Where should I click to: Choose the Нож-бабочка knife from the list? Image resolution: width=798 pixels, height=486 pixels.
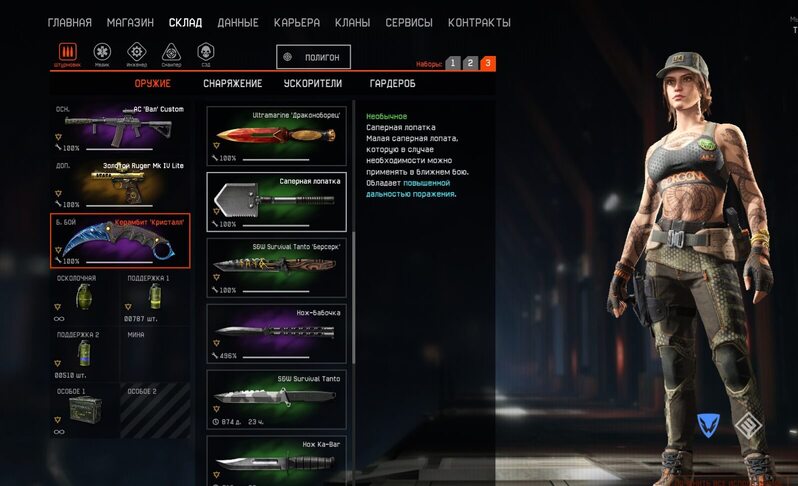point(277,332)
